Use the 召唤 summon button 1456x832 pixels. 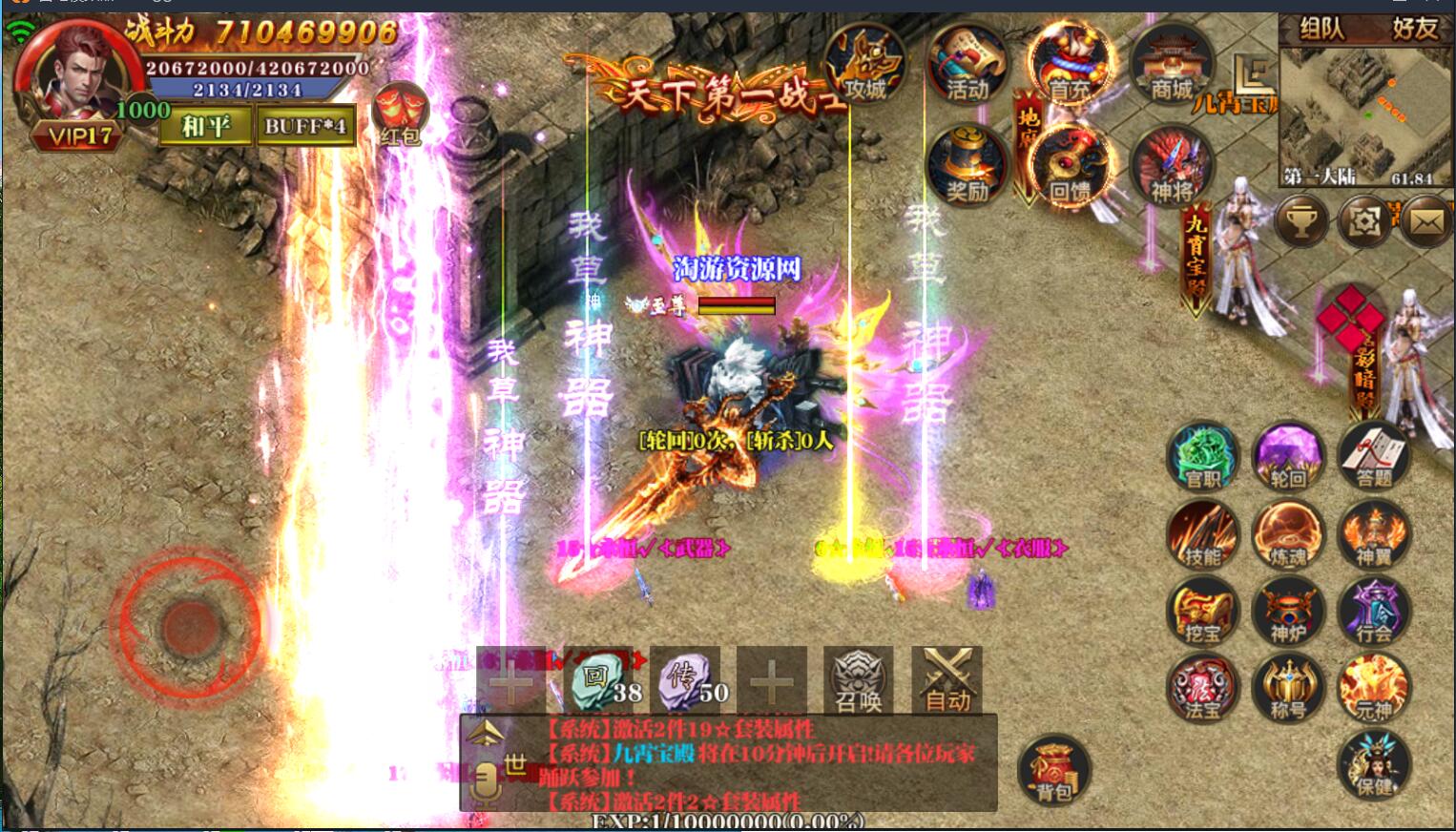click(859, 679)
